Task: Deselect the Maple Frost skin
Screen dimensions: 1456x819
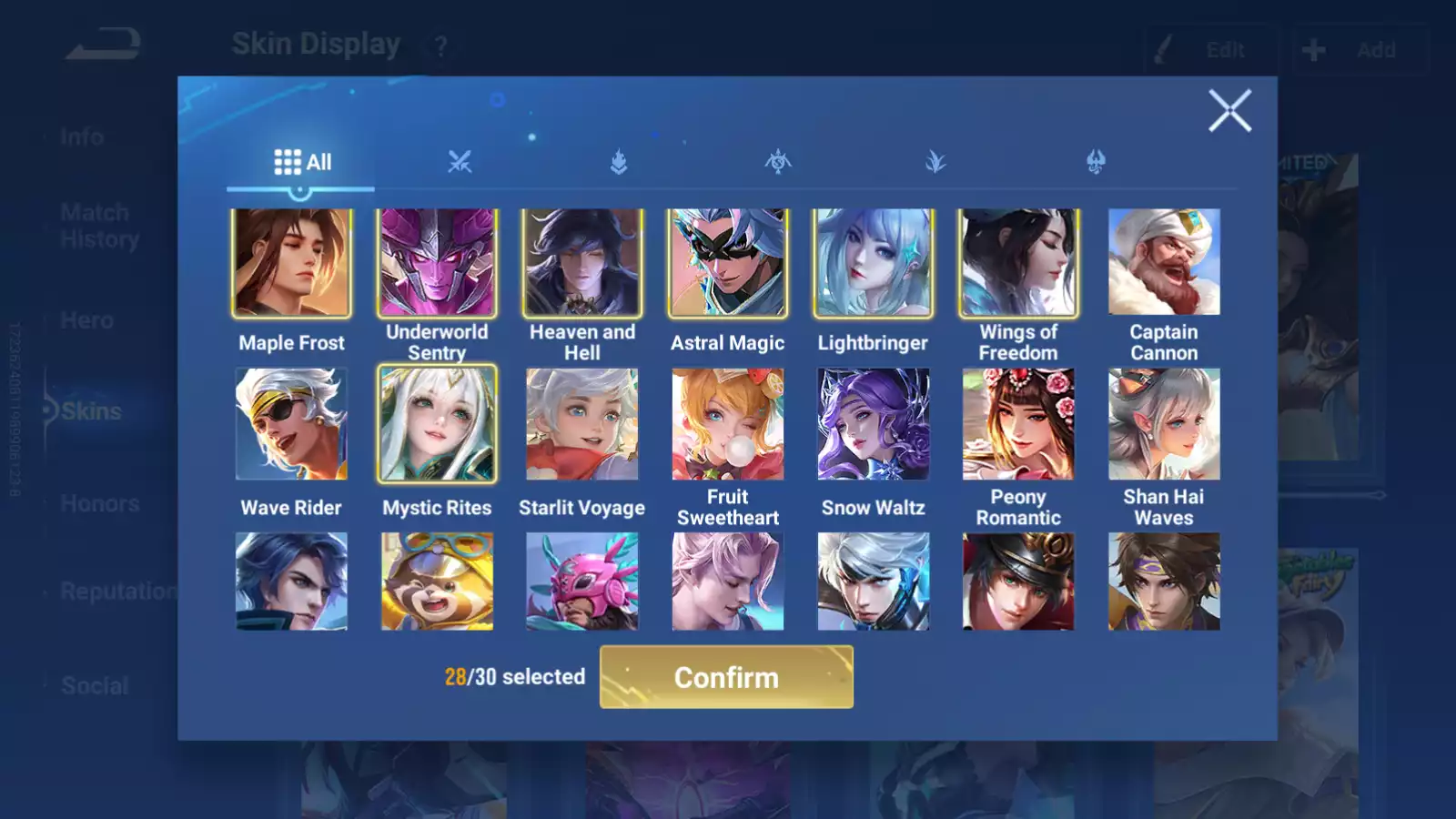Action: (x=291, y=262)
